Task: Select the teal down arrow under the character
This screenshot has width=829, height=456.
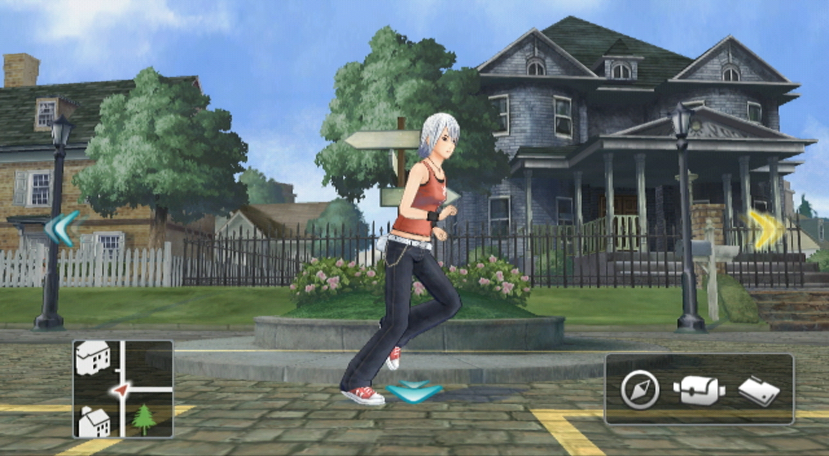Action: (x=414, y=392)
